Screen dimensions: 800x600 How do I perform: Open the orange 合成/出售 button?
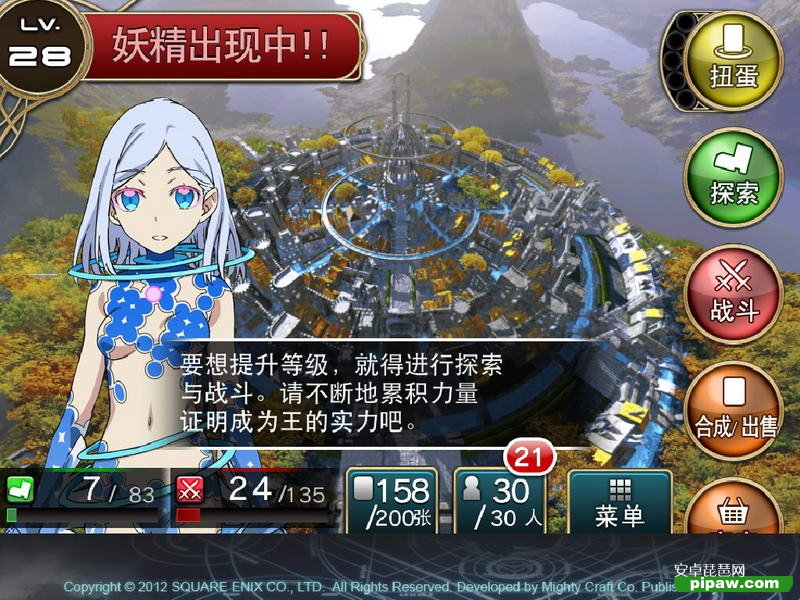coord(735,411)
